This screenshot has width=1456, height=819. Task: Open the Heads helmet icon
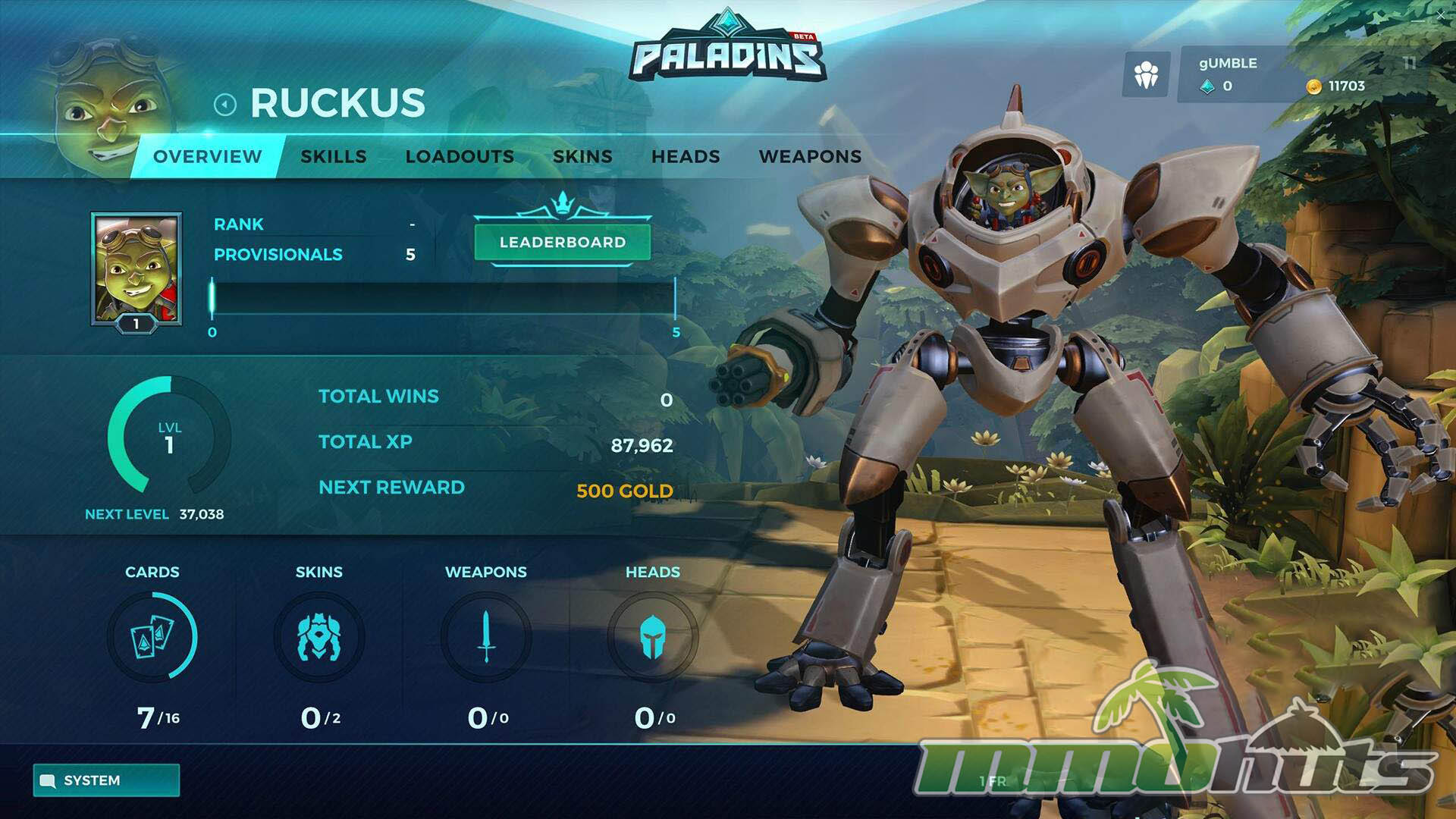point(652,637)
